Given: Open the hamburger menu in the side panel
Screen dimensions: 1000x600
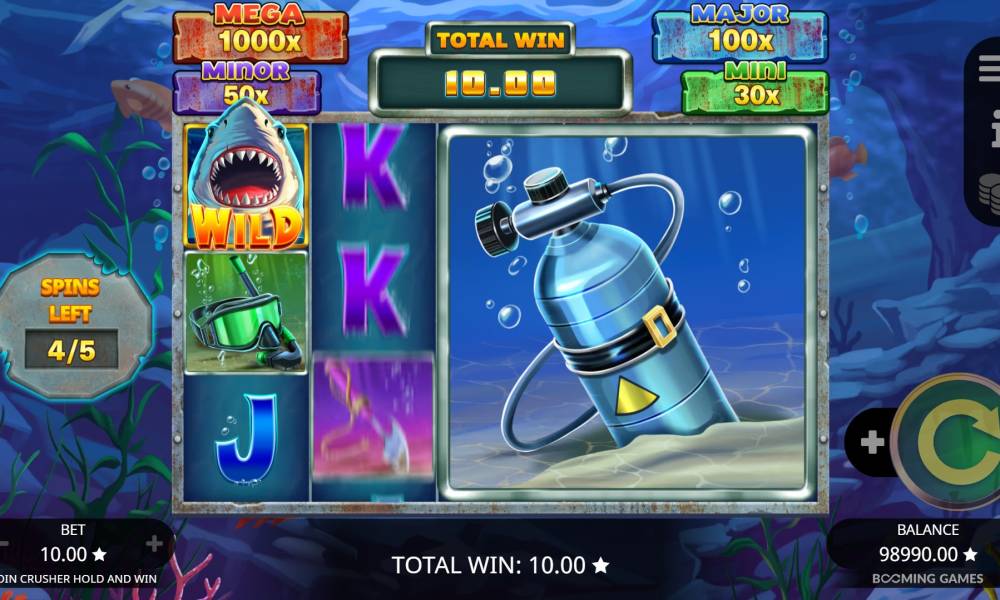Looking at the screenshot, I should point(992,70).
